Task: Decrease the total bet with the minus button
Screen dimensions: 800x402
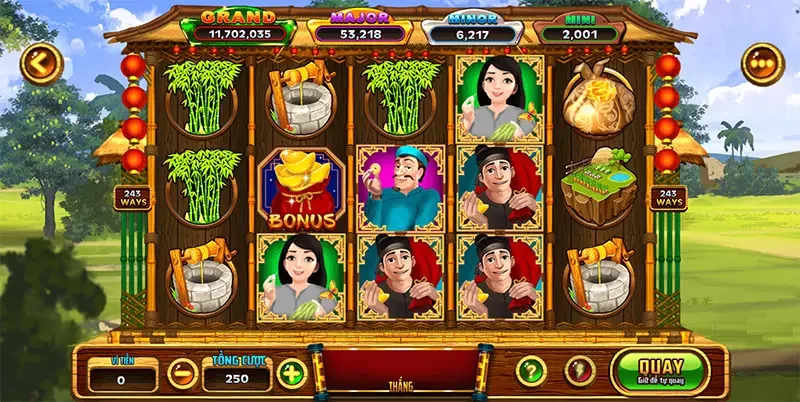Action: [182, 374]
